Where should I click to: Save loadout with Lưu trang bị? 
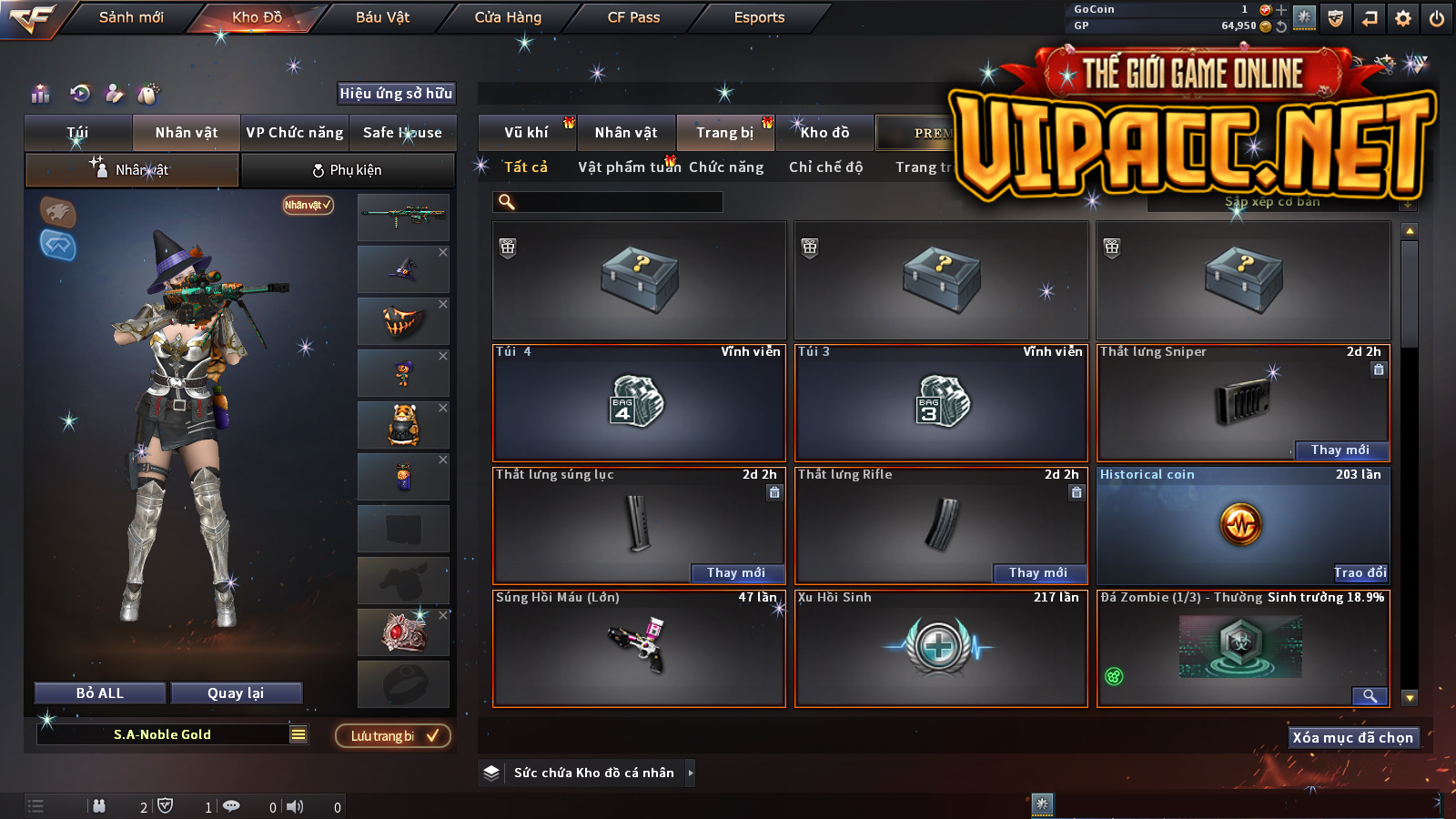(393, 735)
